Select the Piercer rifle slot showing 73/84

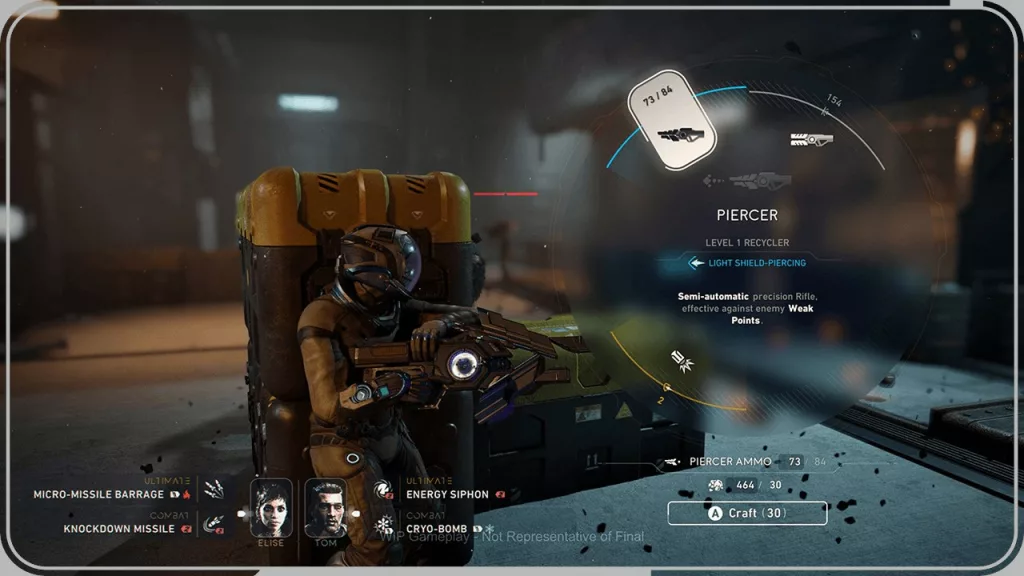(x=672, y=120)
